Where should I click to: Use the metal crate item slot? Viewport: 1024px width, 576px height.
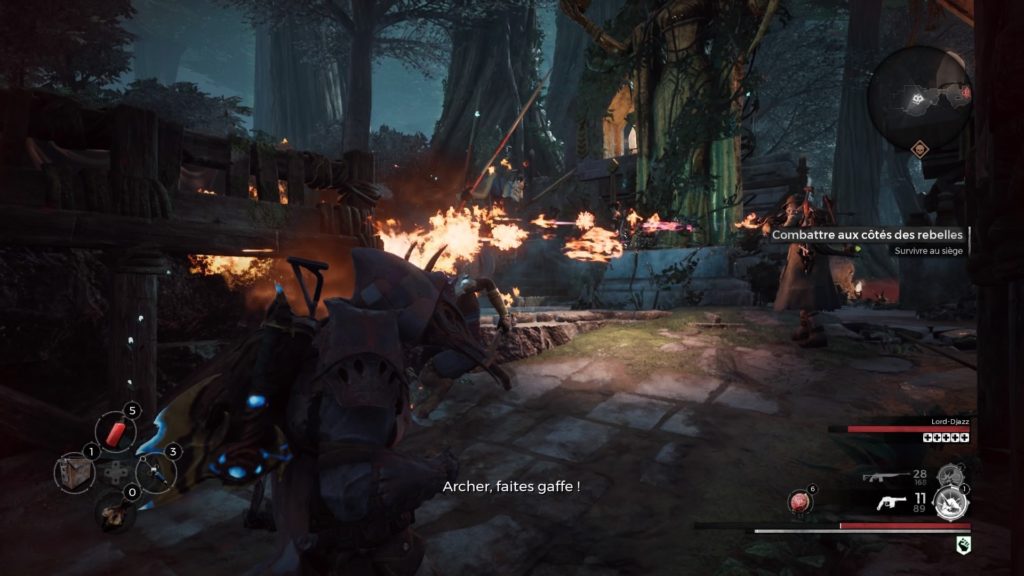74,472
